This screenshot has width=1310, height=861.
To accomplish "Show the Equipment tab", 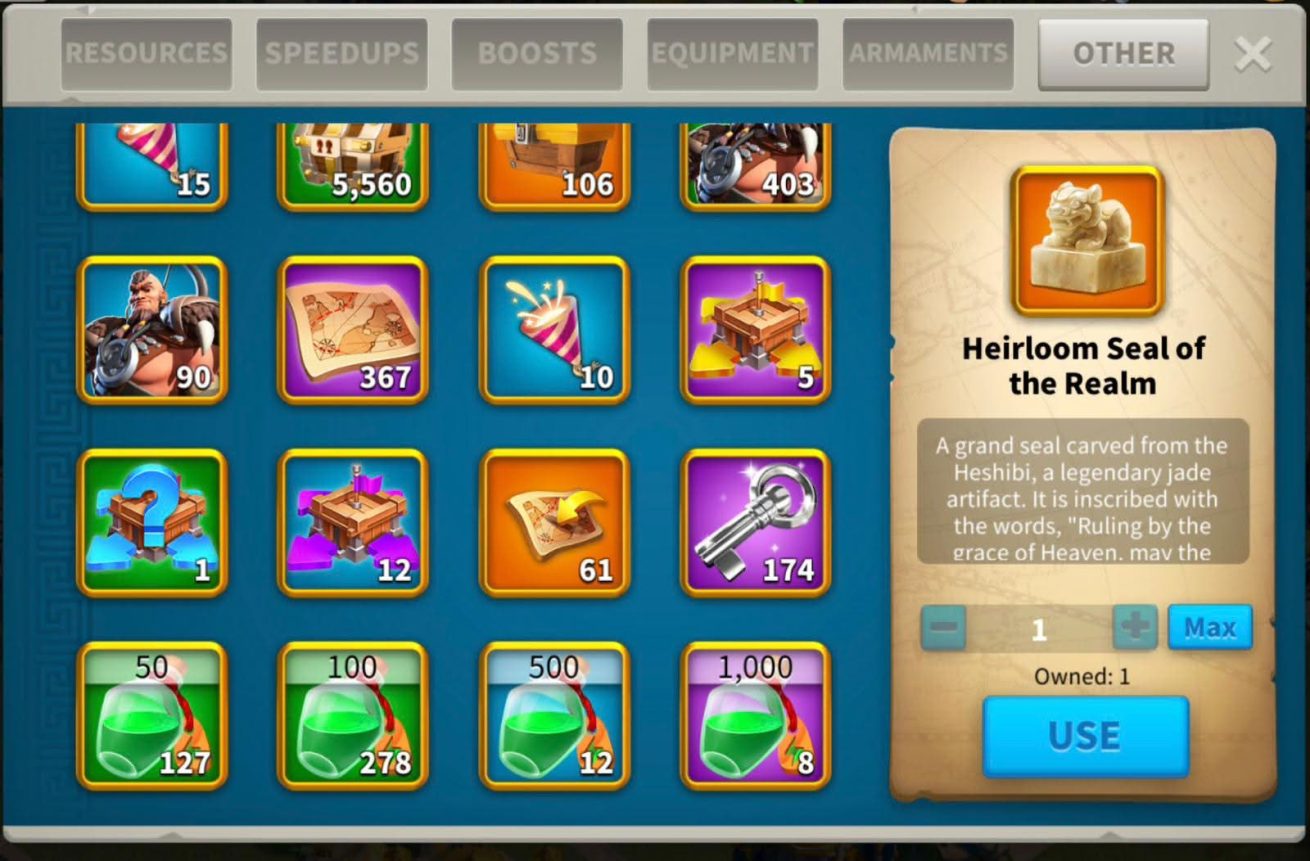I will tap(732, 54).
